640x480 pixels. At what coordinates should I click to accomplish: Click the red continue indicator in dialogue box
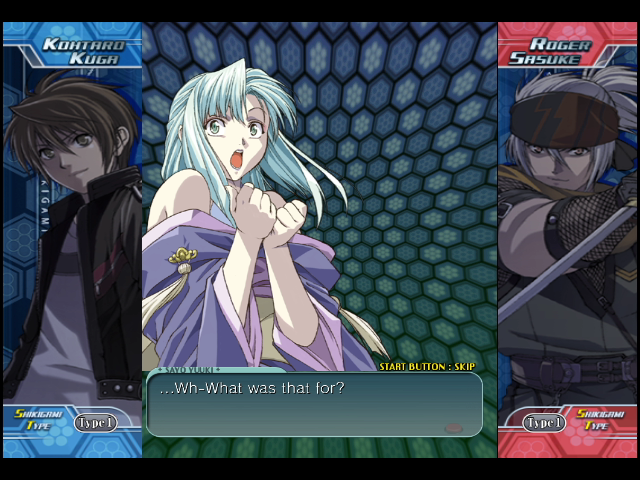click(x=453, y=427)
